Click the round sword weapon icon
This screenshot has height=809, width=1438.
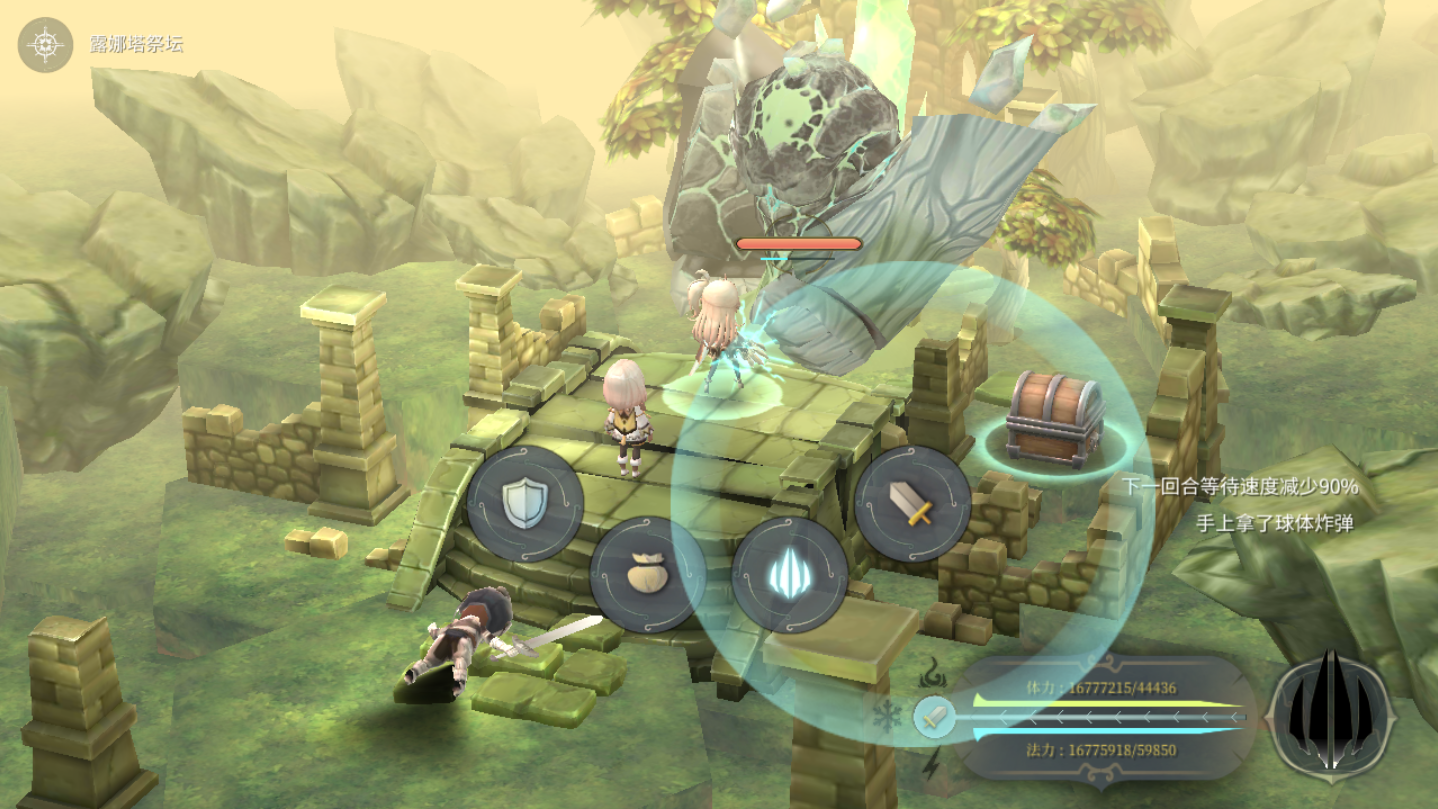tap(934, 717)
